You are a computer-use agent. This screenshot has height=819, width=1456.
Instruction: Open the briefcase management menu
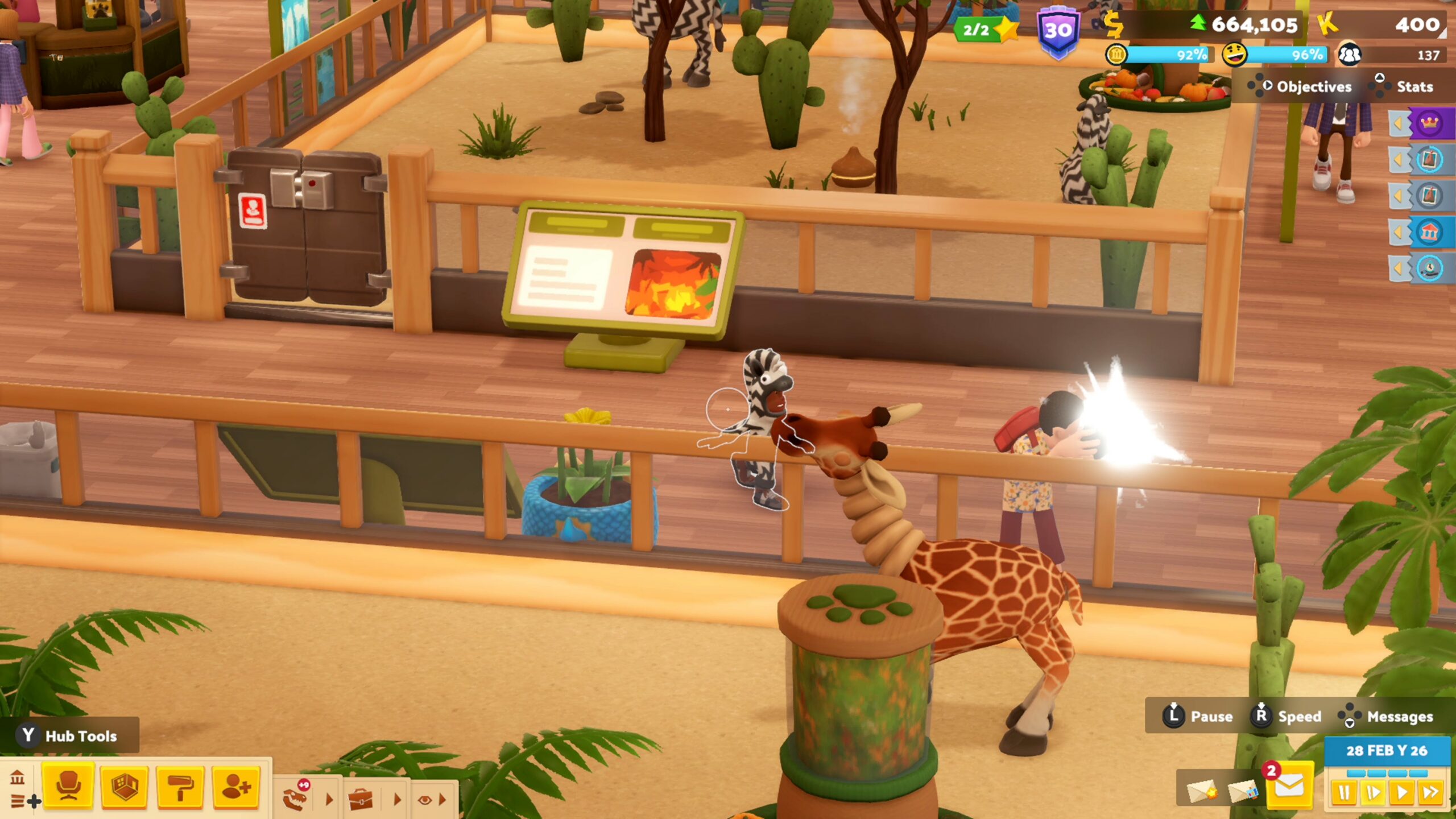click(360, 800)
